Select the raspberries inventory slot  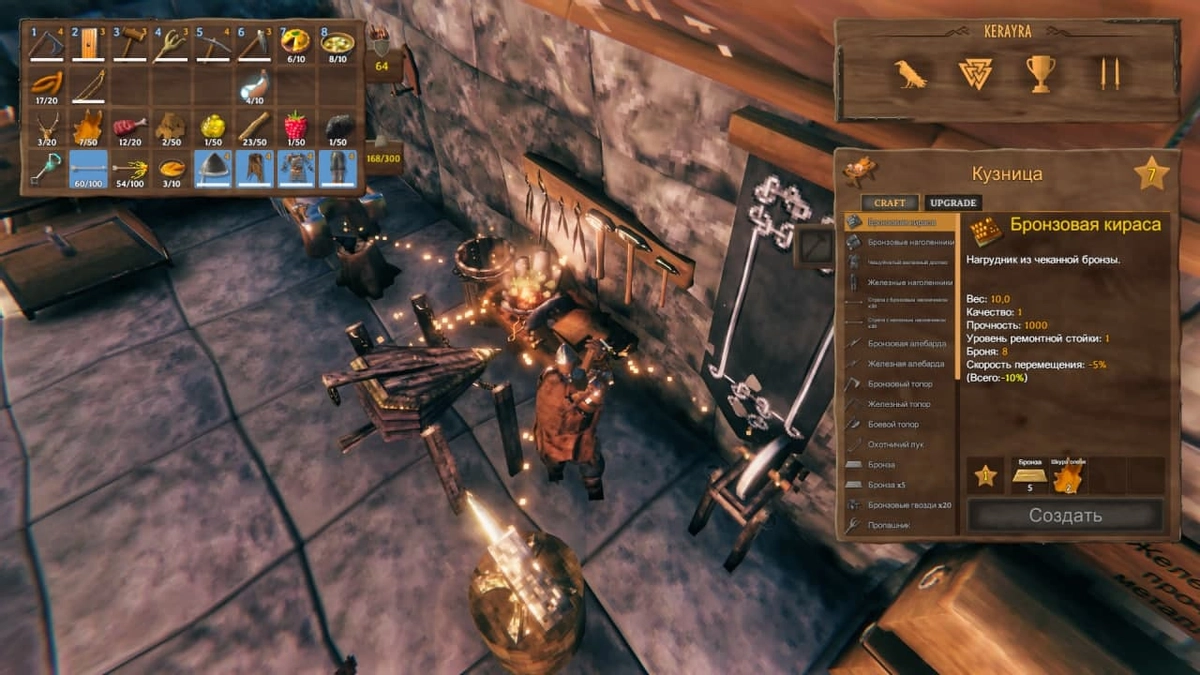[296, 128]
